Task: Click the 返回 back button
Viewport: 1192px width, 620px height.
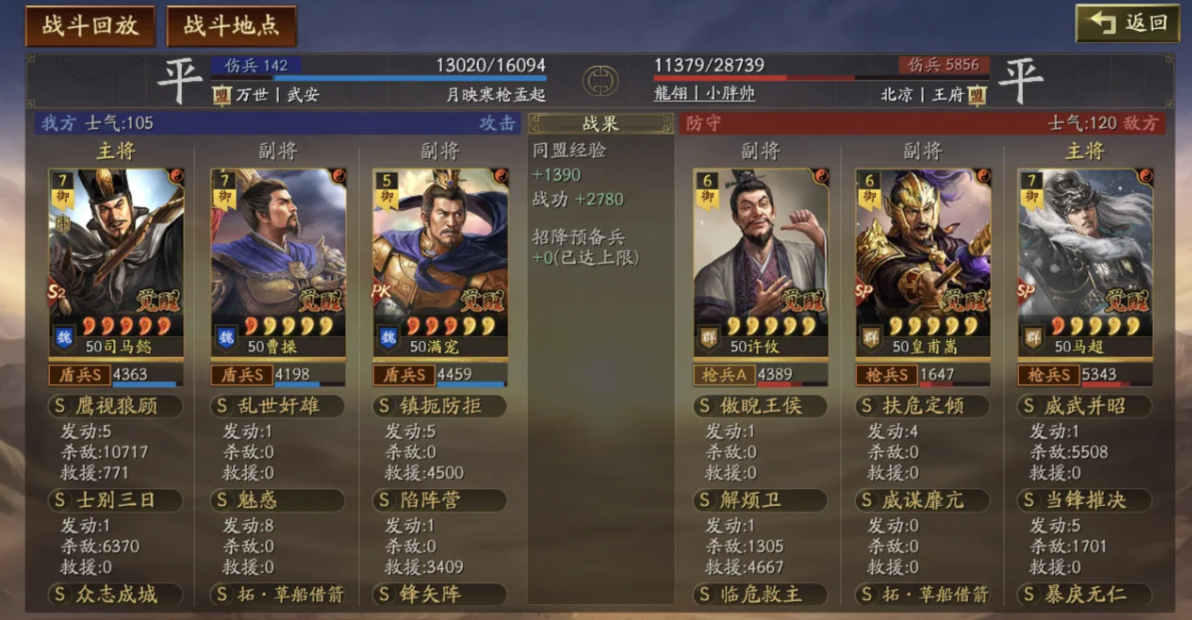Action: [1127, 23]
